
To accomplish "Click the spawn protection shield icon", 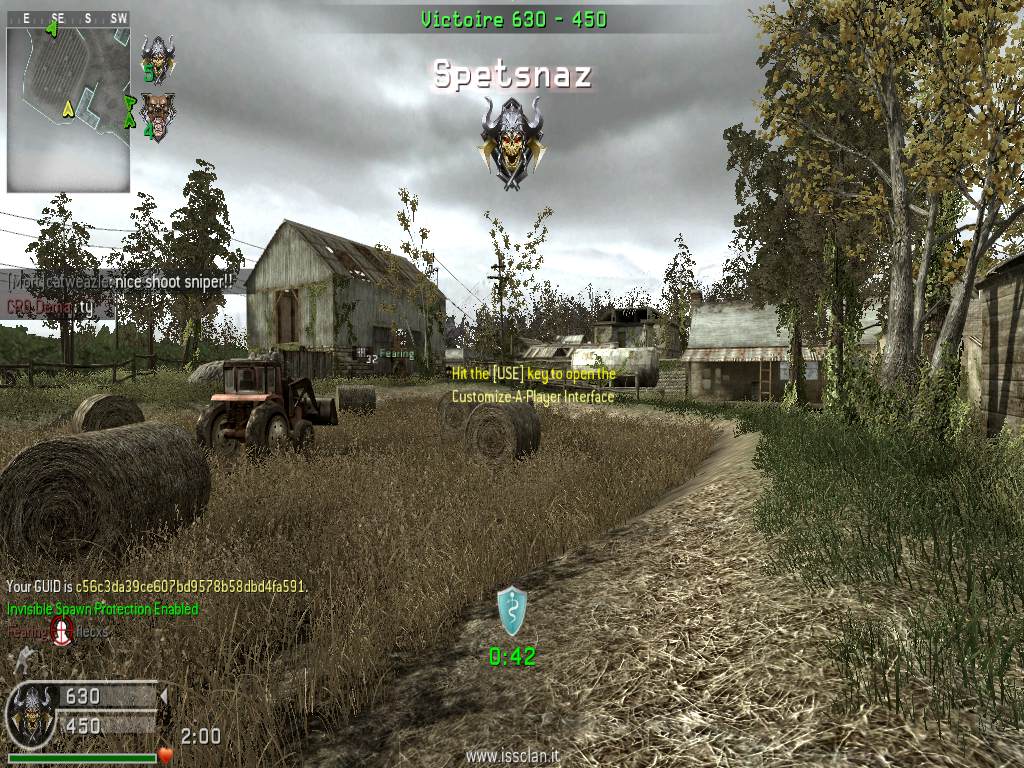I will 512,611.
